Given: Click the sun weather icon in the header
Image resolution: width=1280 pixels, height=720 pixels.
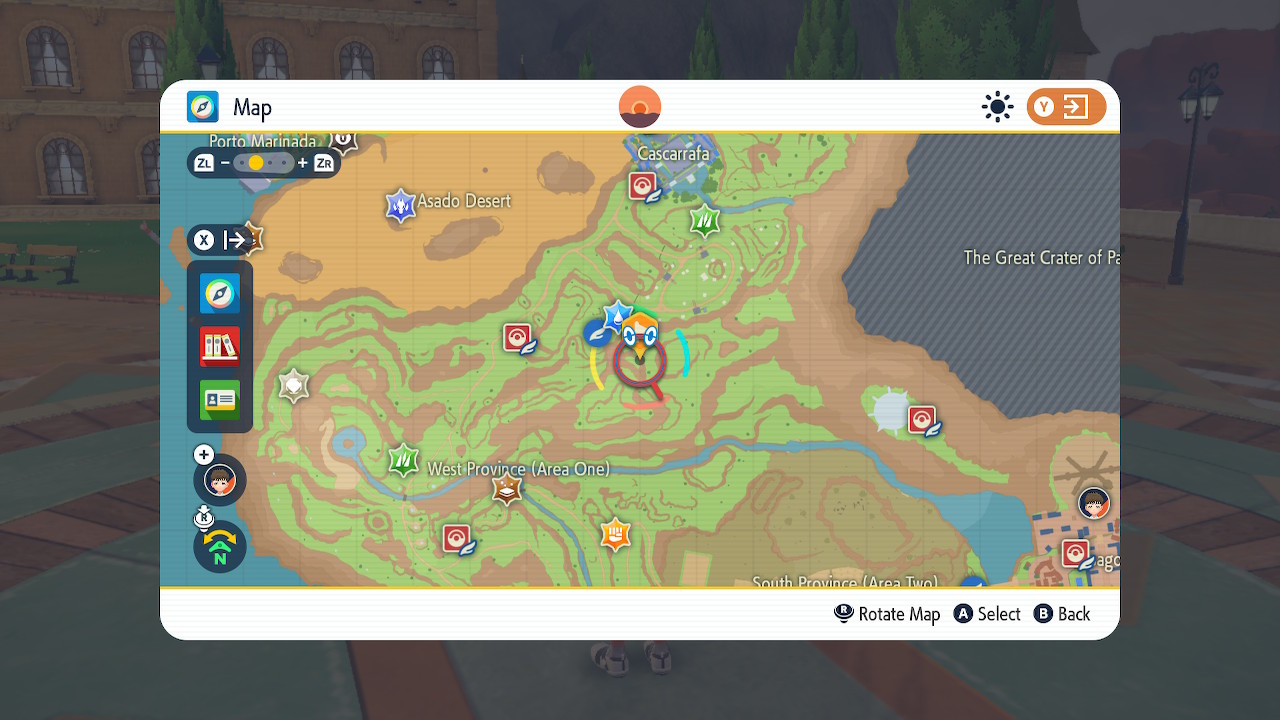Looking at the screenshot, I should click(997, 107).
